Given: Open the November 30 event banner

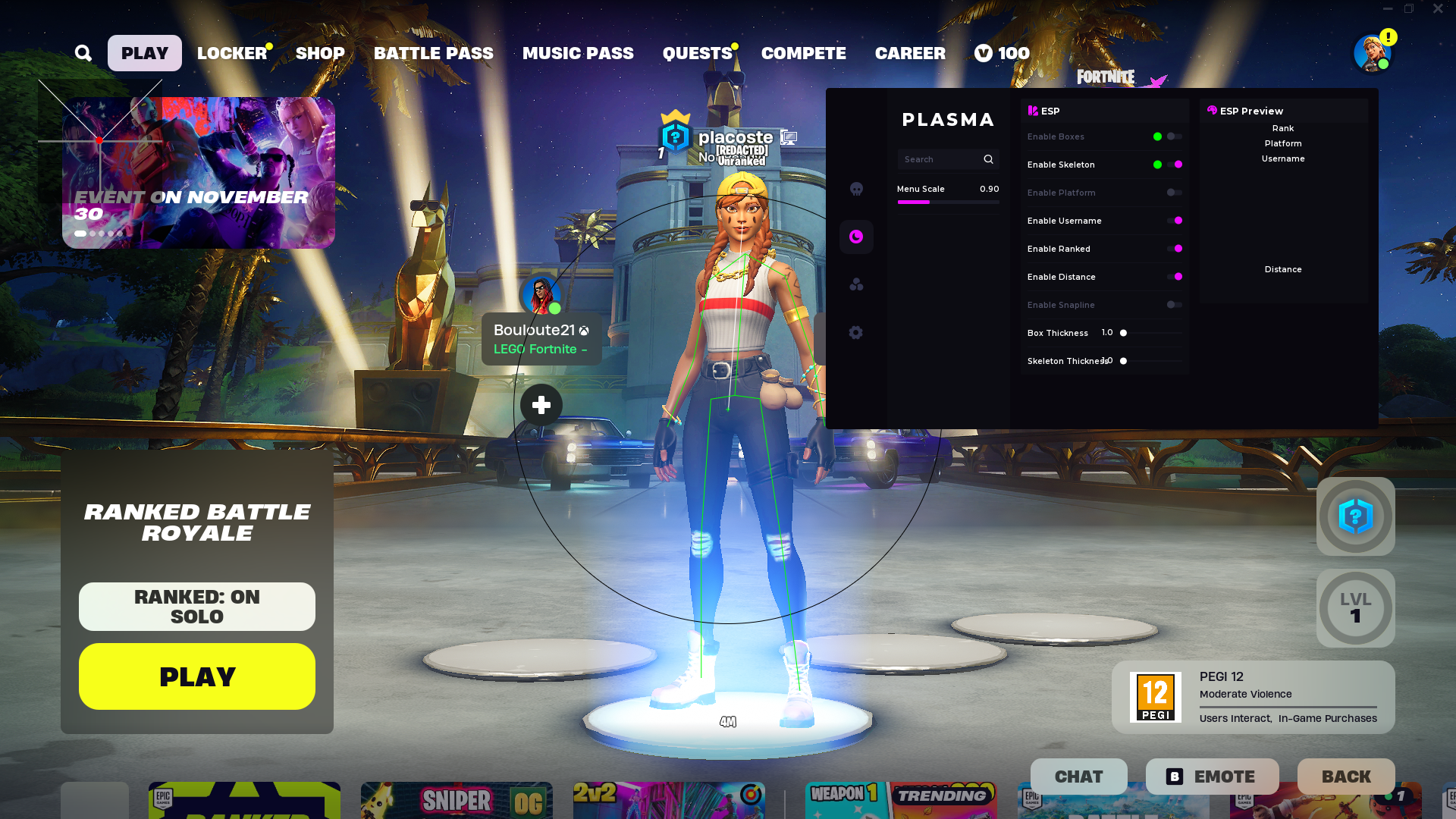Looking at the screenshot, I should coord(199,173).
